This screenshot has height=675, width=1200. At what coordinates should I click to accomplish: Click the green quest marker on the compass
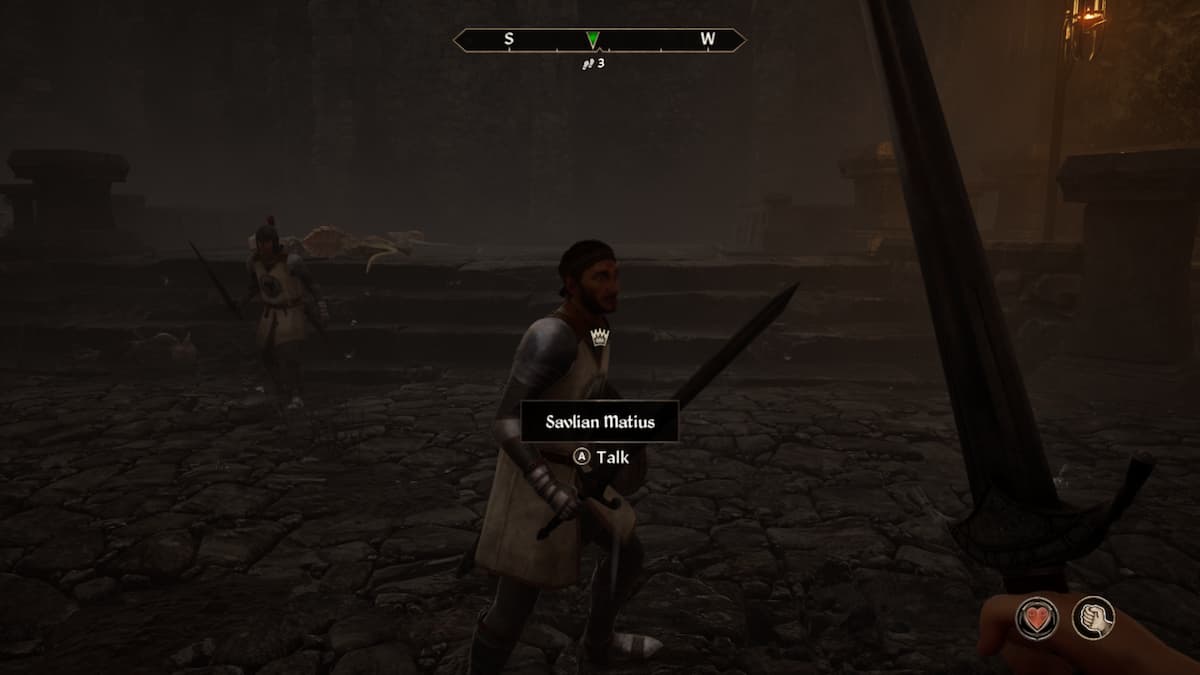tap(593, 40)
